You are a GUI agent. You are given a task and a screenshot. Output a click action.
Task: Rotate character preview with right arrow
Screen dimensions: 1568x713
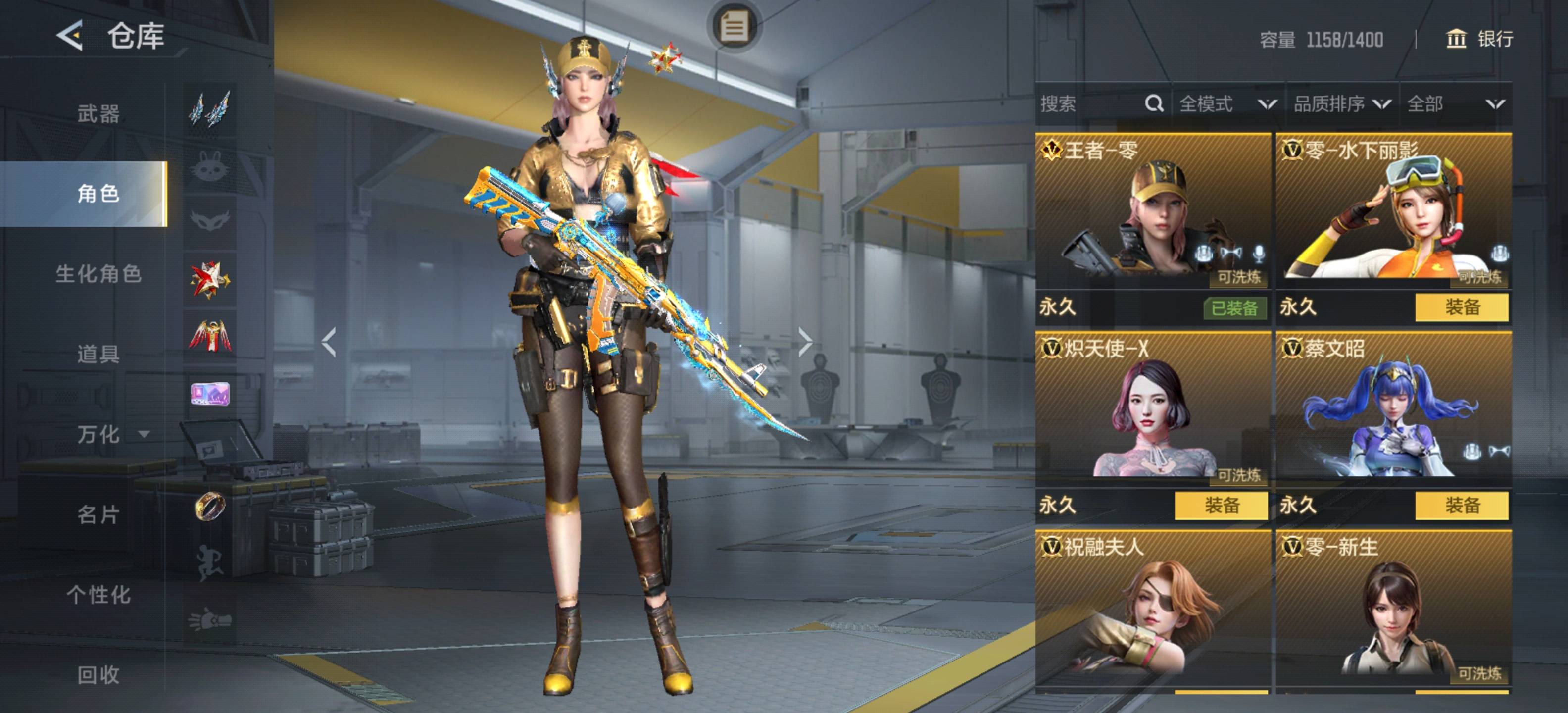click(805, 342)
